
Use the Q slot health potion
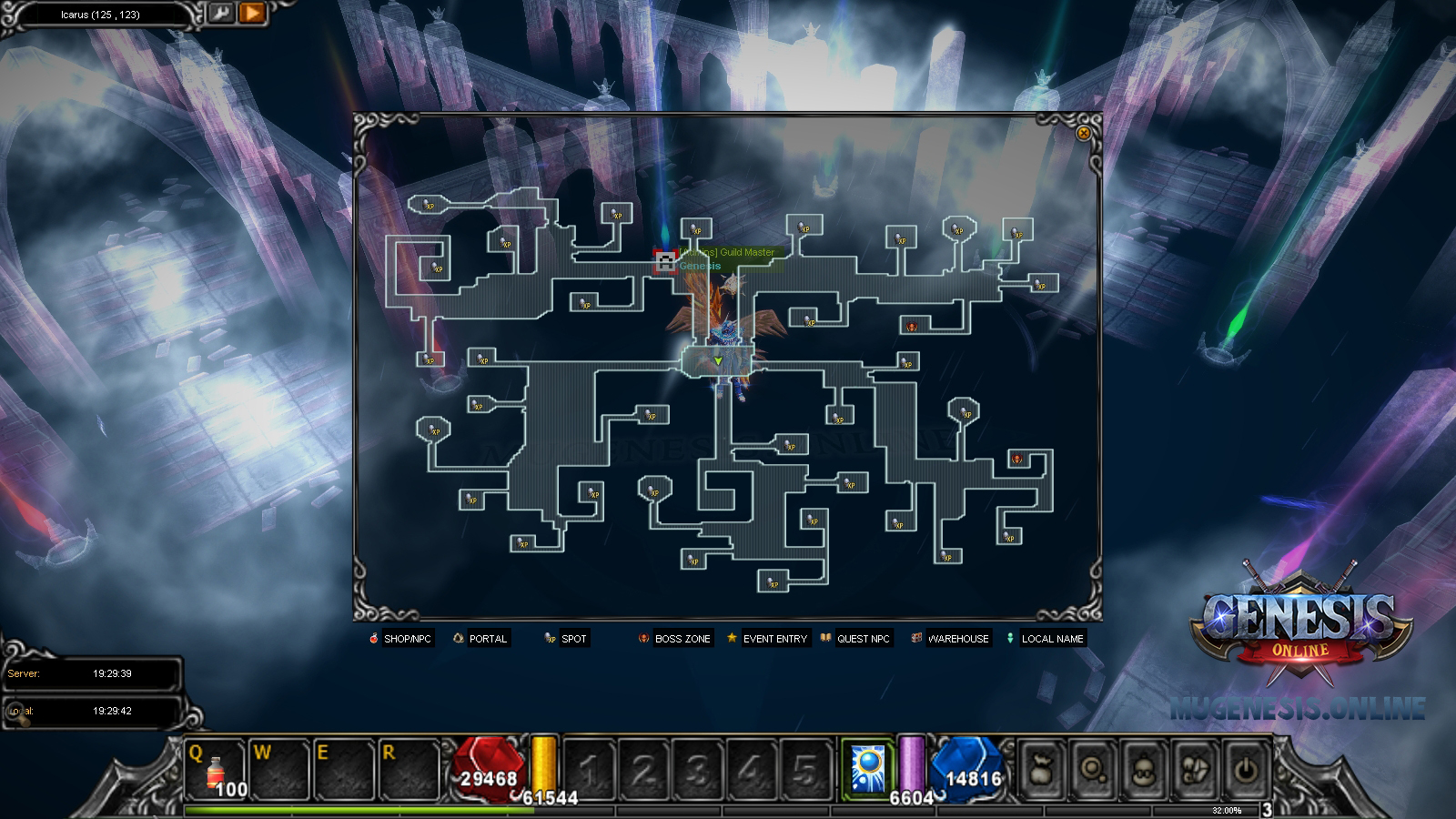(x=216, y=770)
